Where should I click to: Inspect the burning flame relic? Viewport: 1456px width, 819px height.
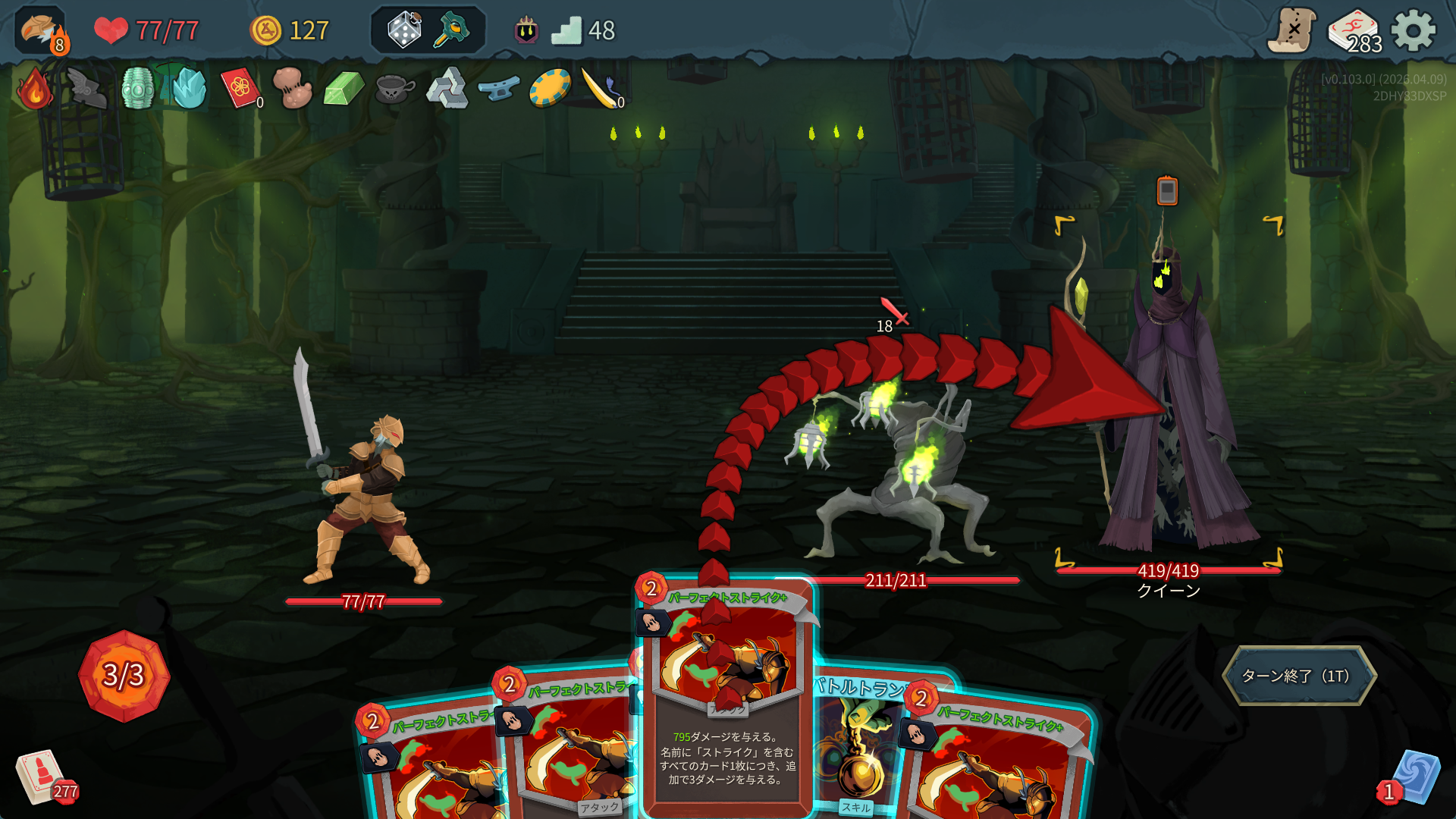(x=35, y=89)
